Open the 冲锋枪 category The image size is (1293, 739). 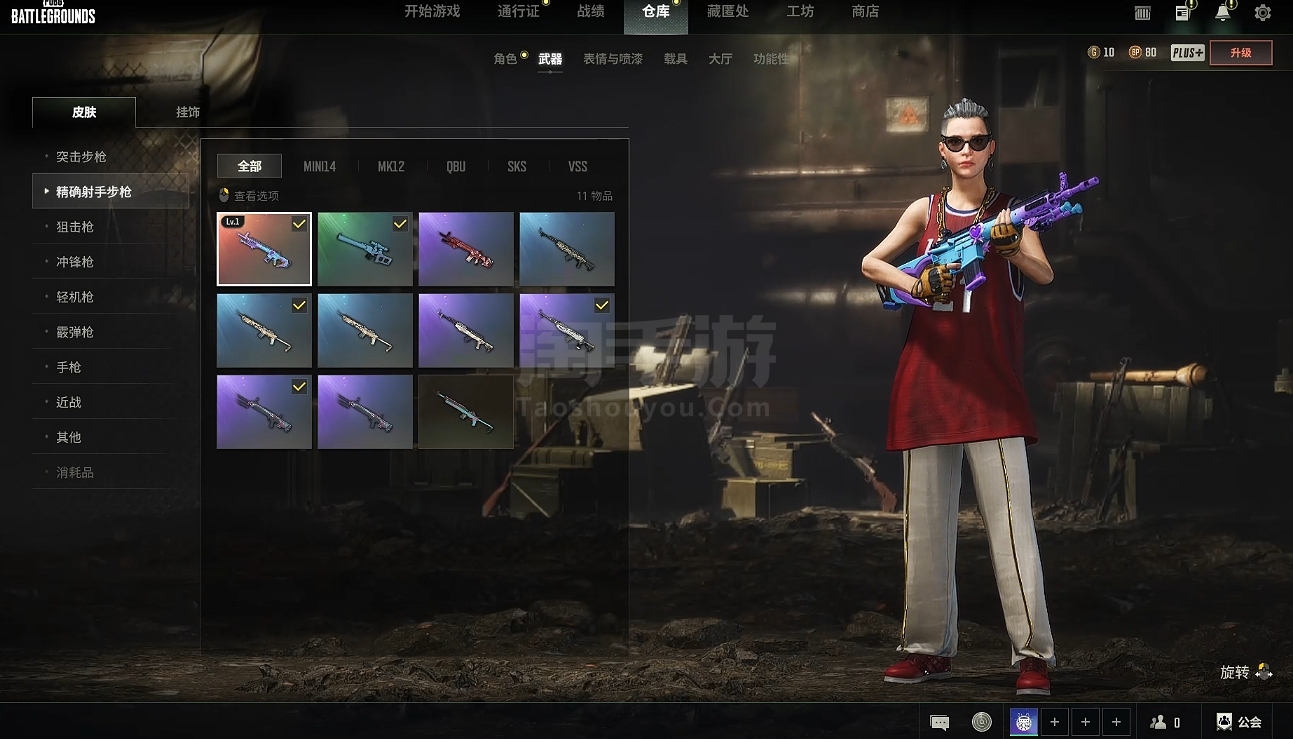point(75,262)
